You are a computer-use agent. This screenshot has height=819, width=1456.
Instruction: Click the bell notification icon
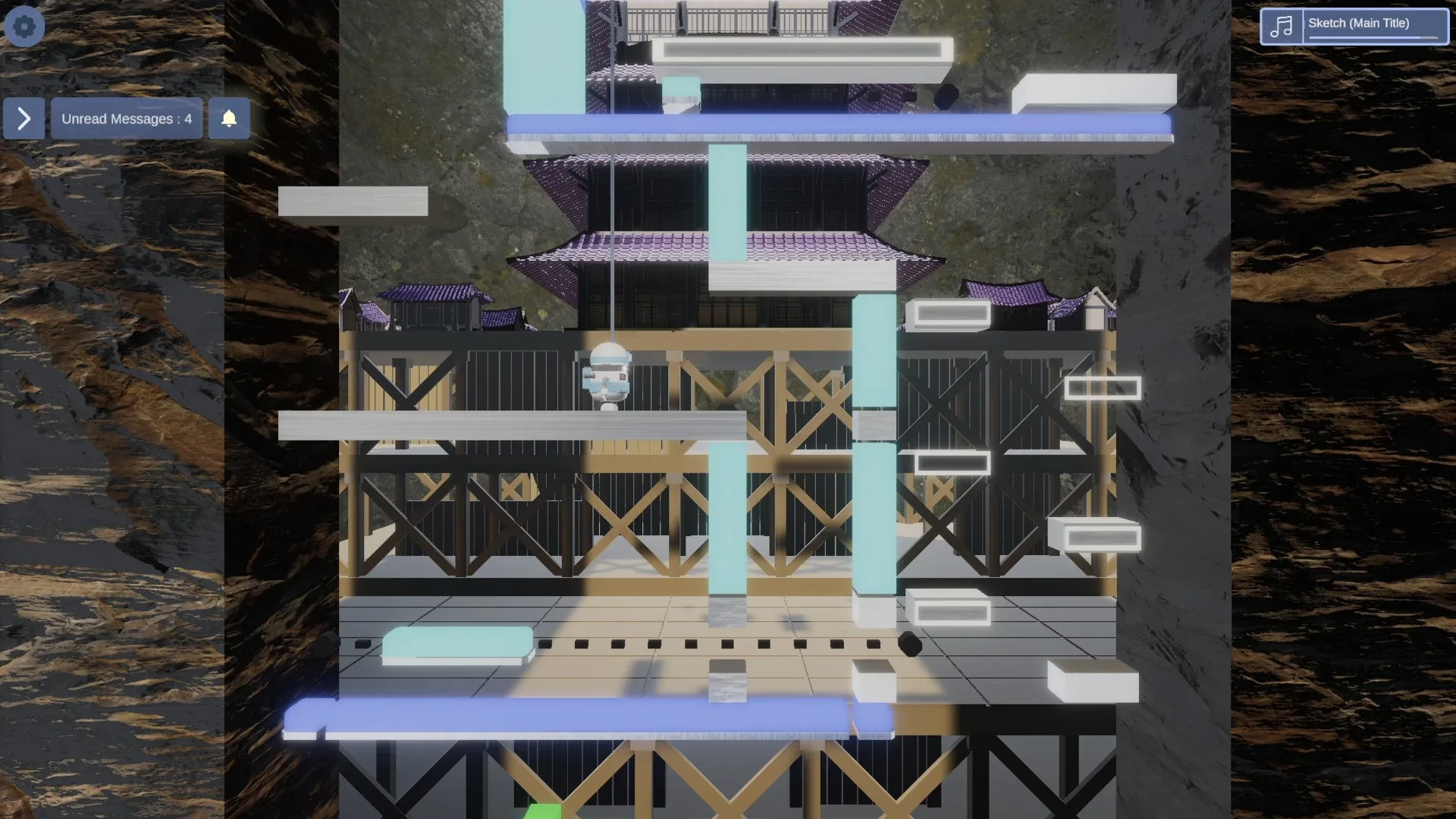click(229, 118)
